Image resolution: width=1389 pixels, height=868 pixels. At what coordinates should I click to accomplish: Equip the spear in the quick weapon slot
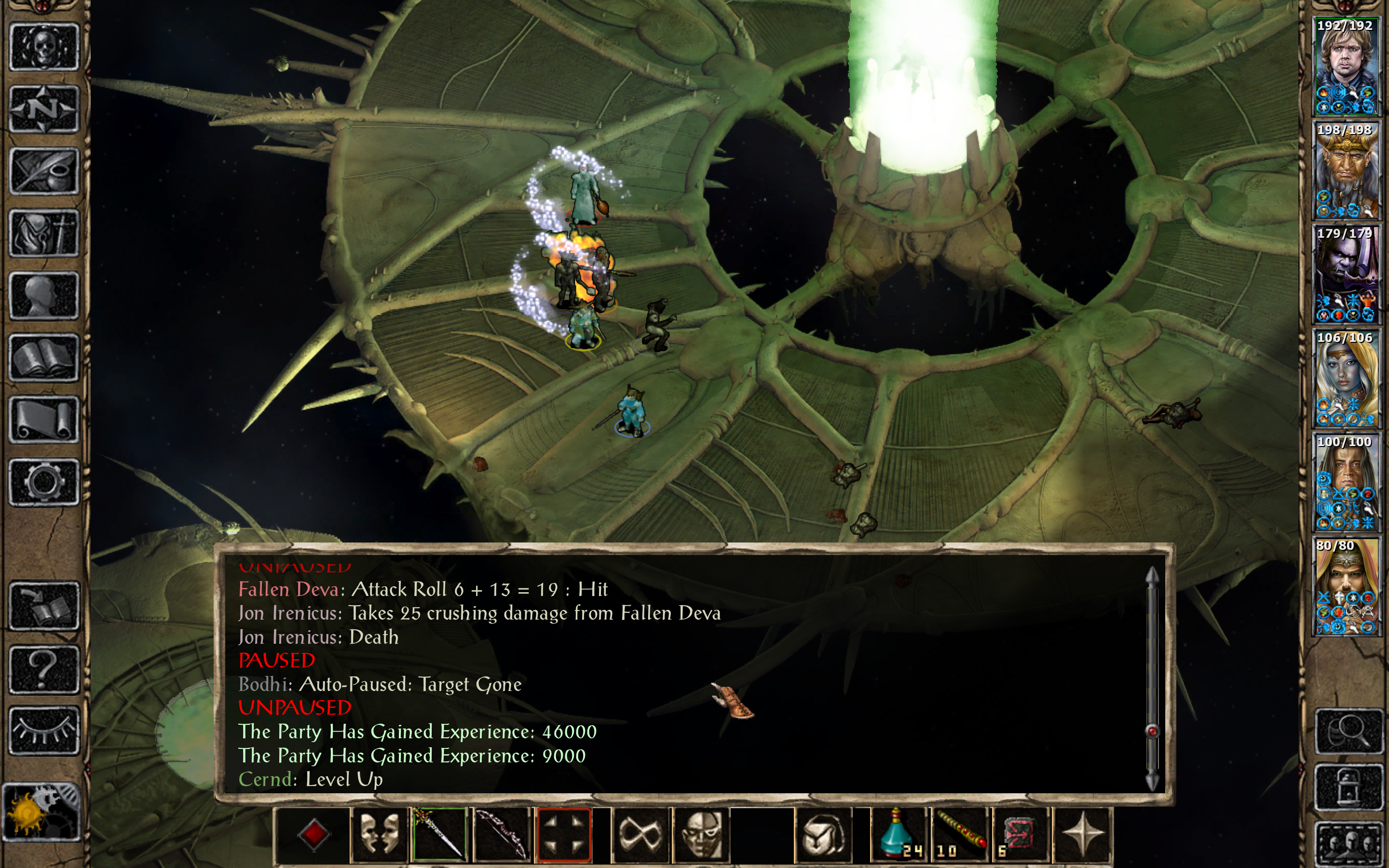[x=439, y=834]
